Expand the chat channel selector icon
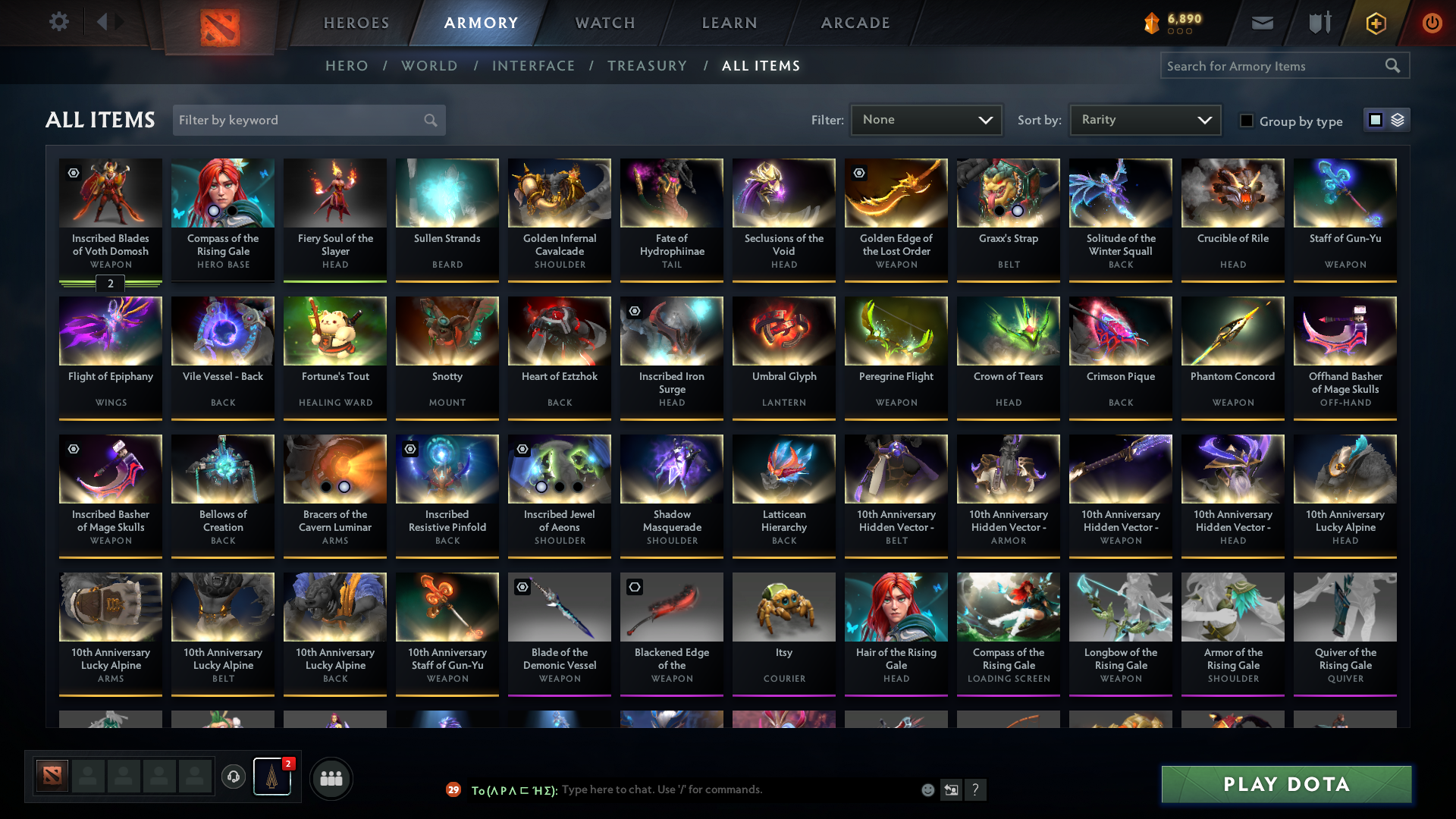Screen dimensions: 1456x819 click(x=453, y=789)
